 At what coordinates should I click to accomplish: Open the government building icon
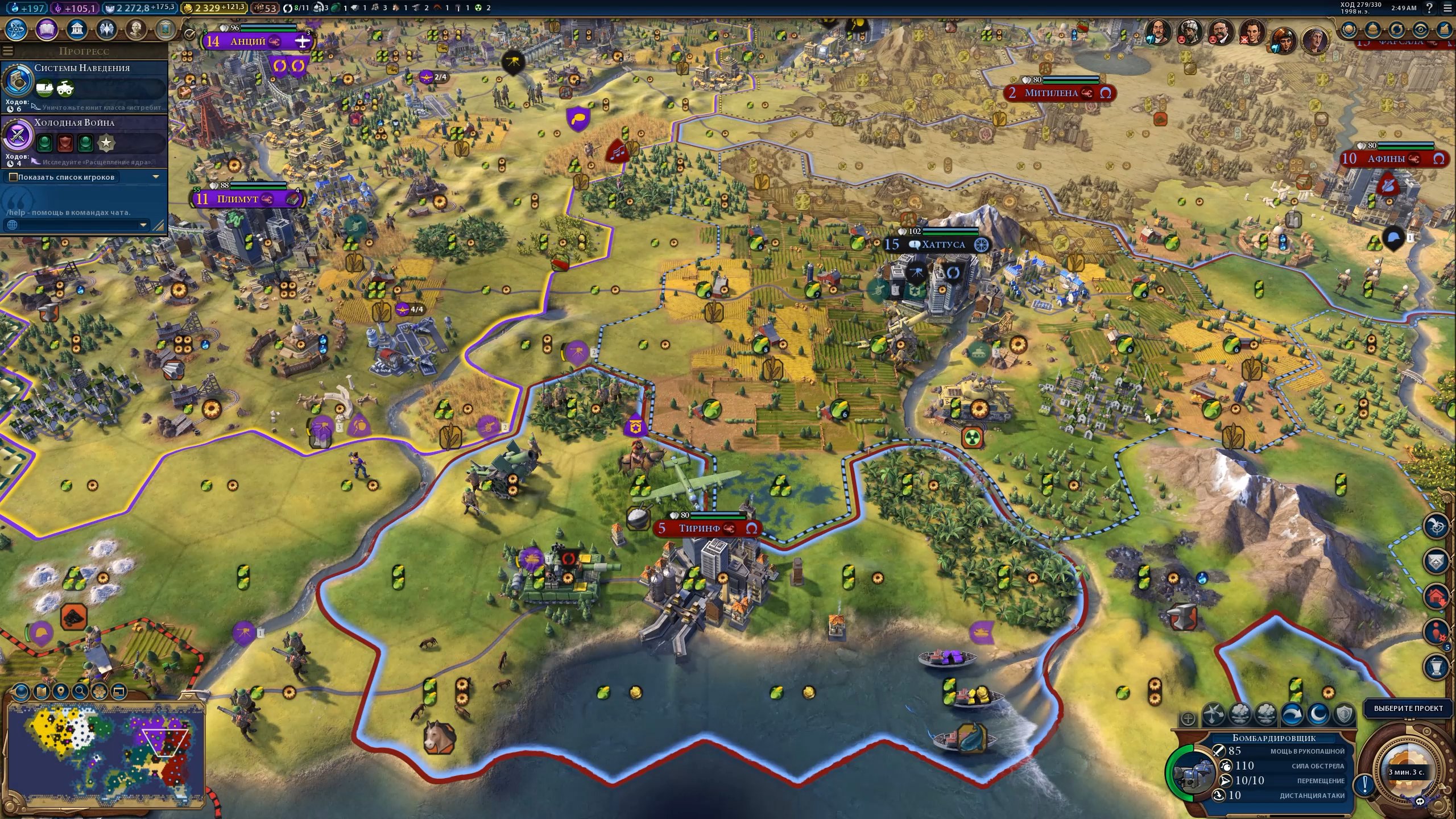point(77,29)
